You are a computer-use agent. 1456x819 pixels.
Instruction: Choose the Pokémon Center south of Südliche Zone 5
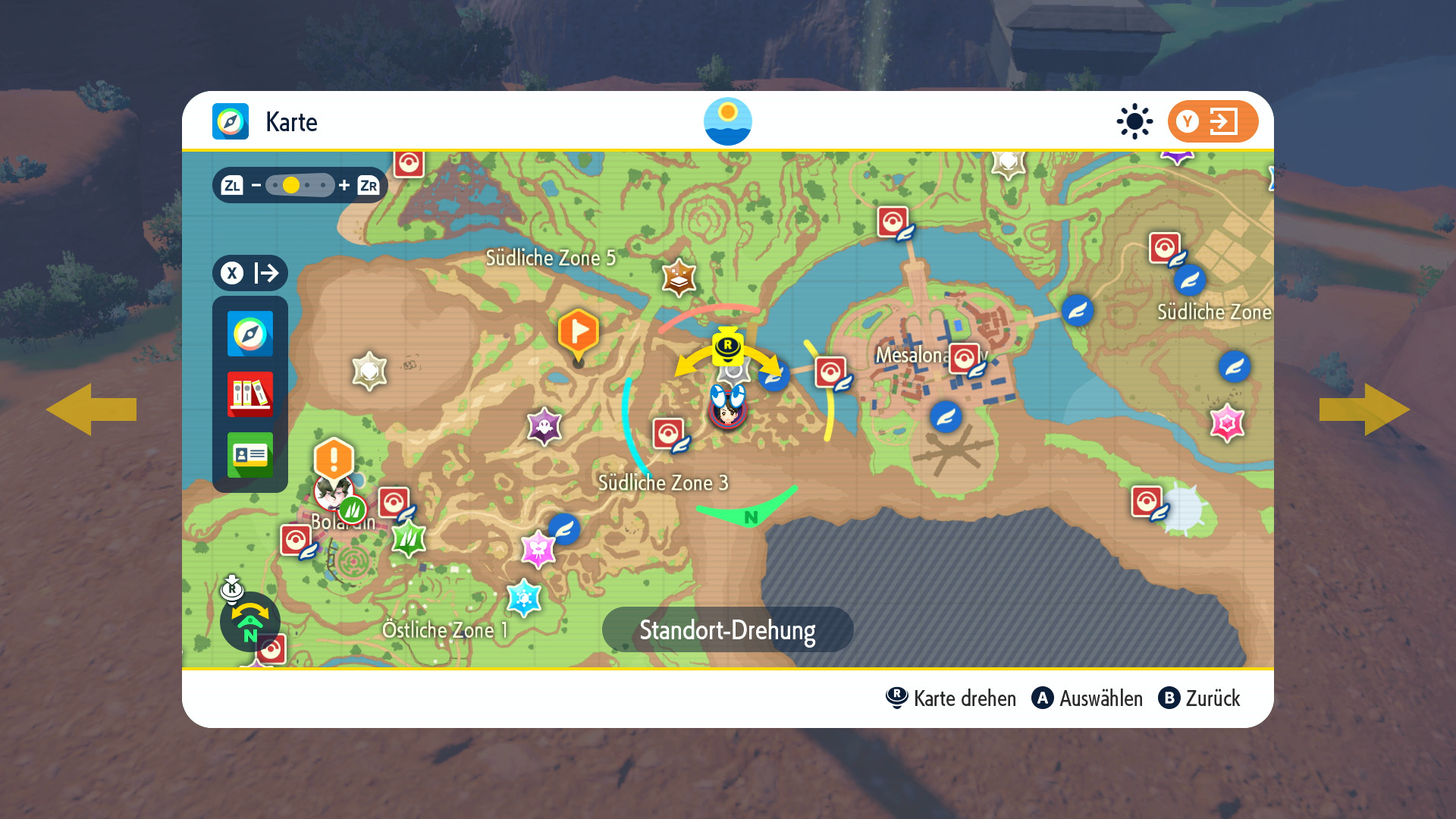[x=669, y=435]
